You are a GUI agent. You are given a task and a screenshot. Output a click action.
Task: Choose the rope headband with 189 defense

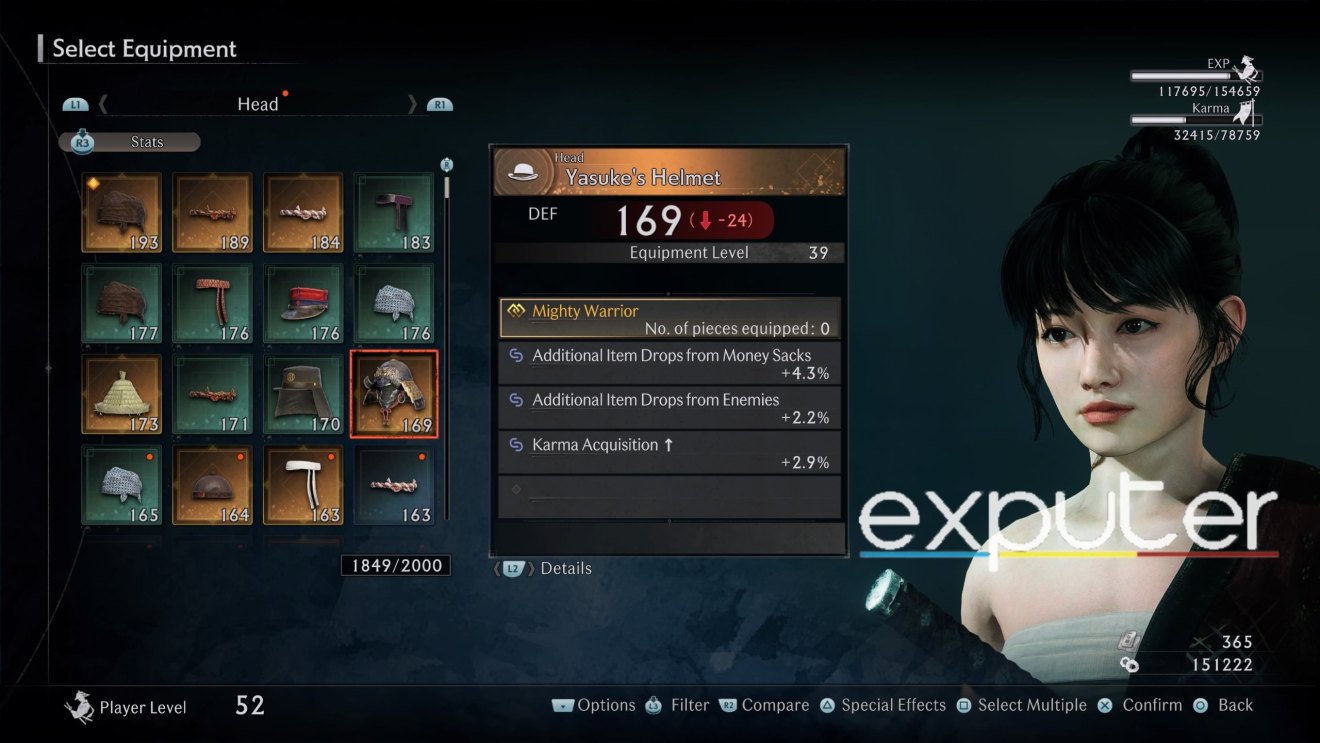(x=212, y=212)
